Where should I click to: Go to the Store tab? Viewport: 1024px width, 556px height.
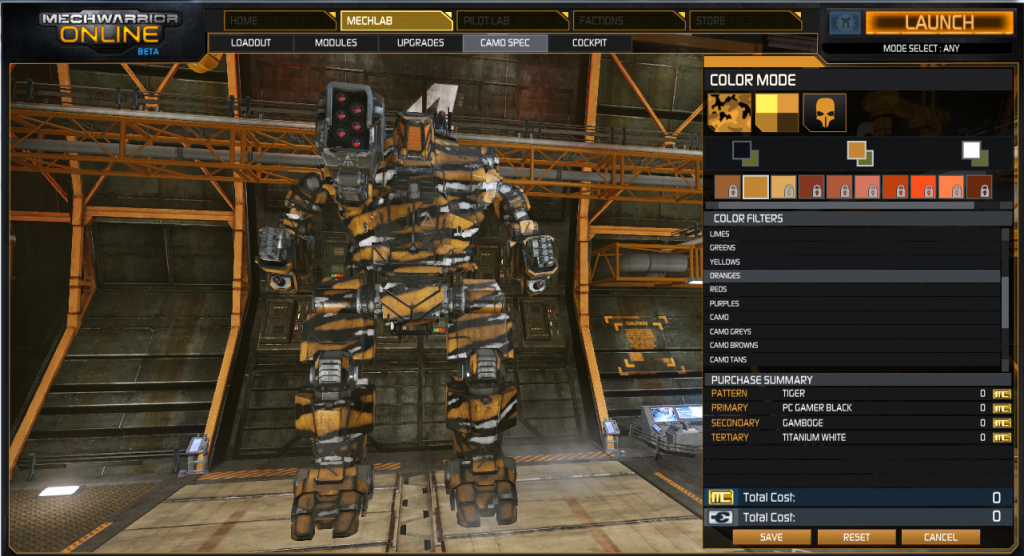coord(743,20)
